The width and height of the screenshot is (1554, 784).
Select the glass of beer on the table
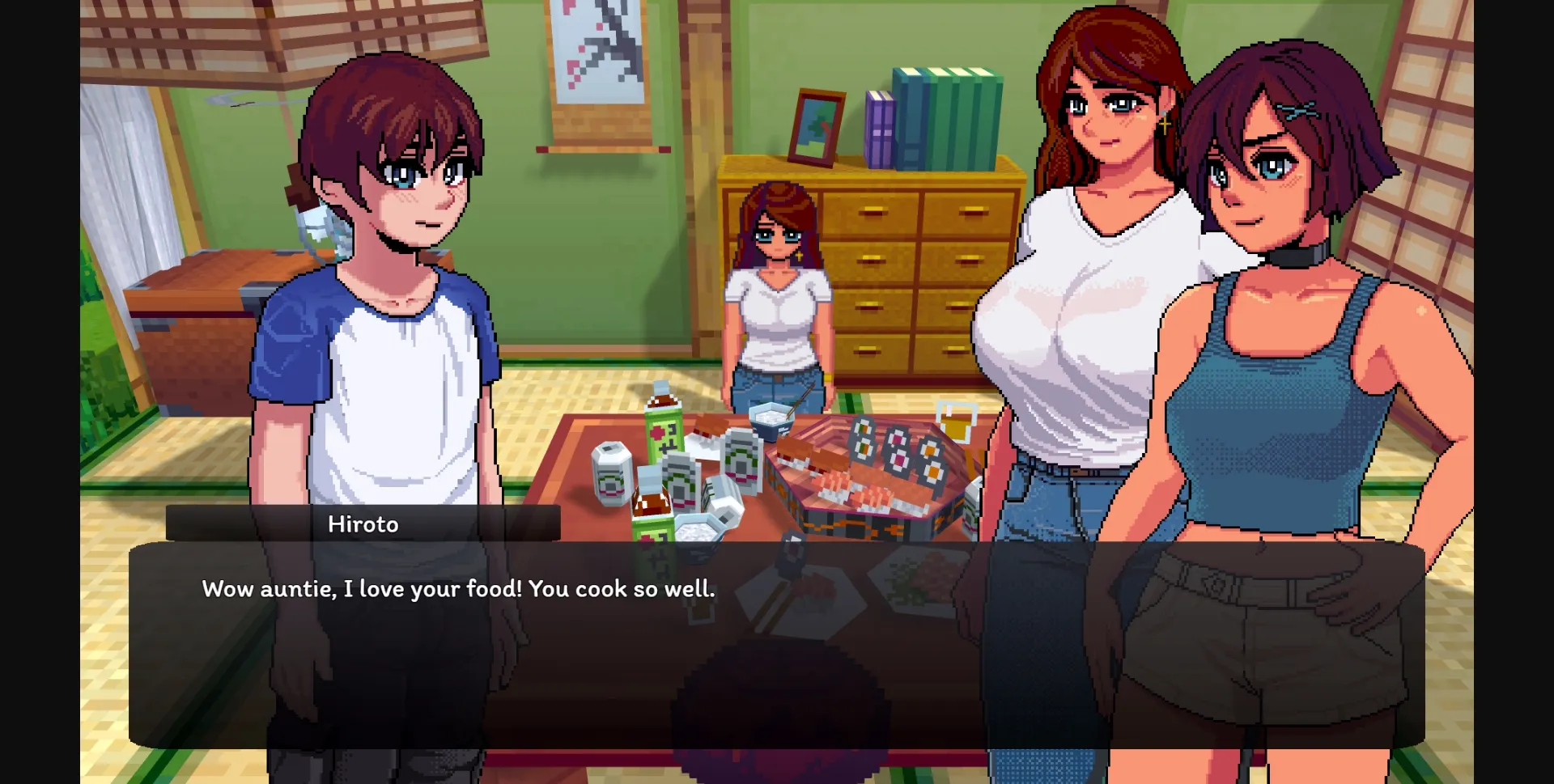point(957,421)
